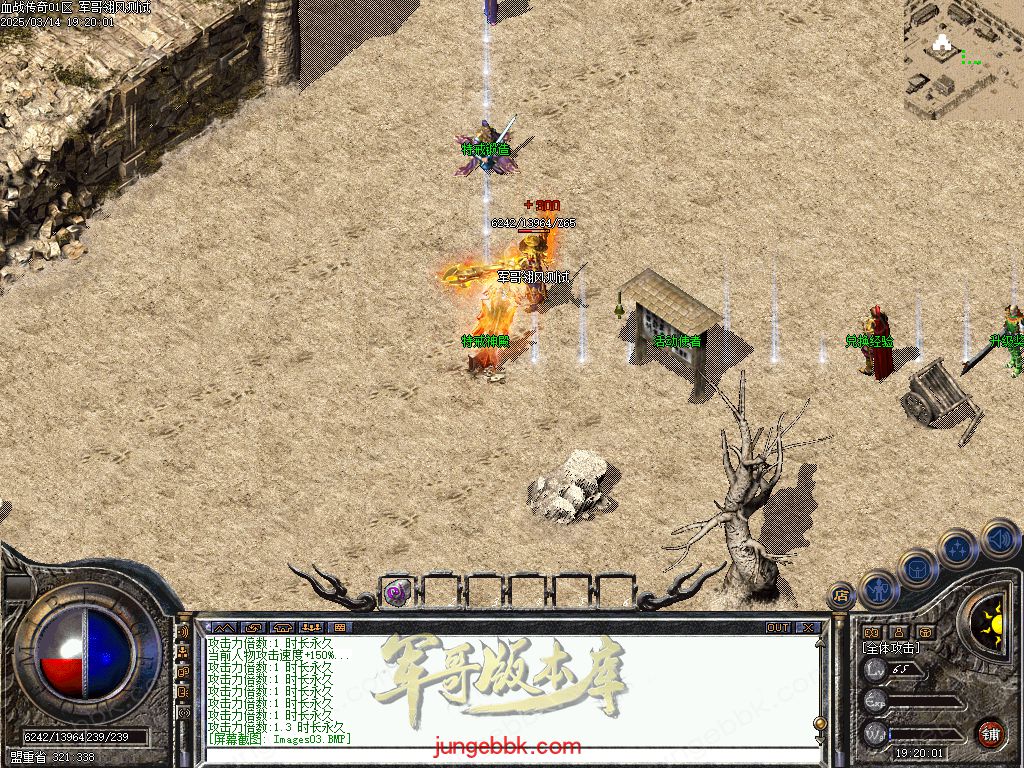Image resolution: width=1024 pixels, height=768 pixels.
Task: Click the mountain icon button above chat
Action: coord(221,628)
